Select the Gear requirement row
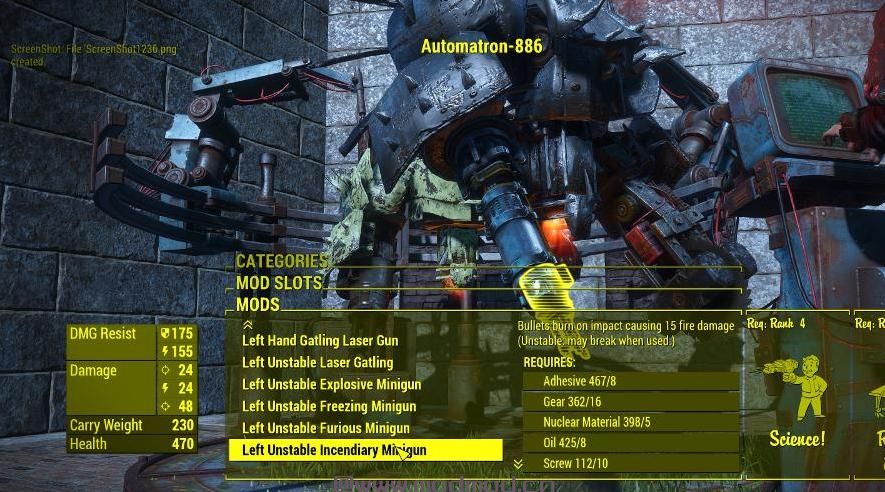 click(630, 402)
